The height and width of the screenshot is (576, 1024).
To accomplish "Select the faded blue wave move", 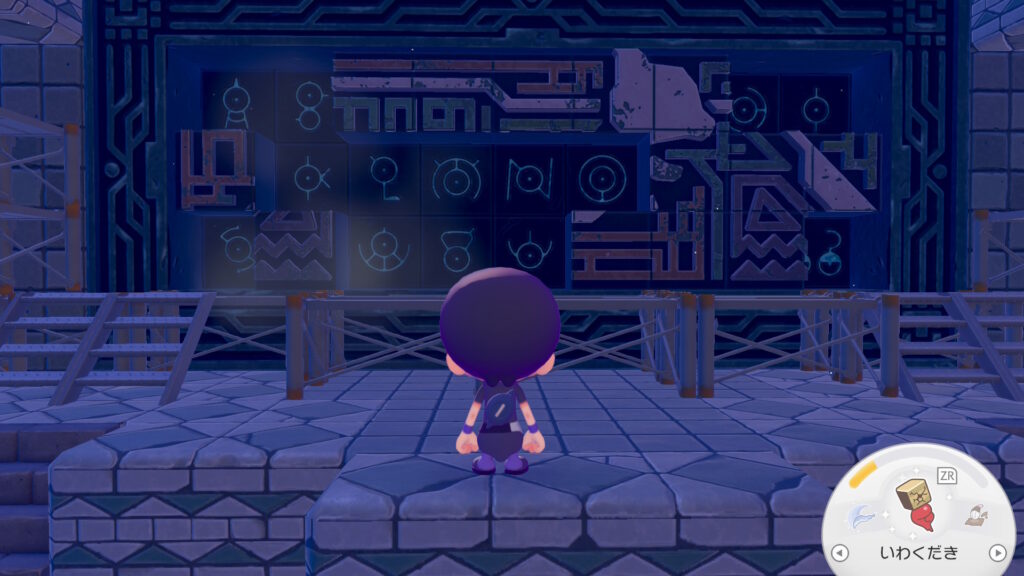I will [x=859, y=517].
